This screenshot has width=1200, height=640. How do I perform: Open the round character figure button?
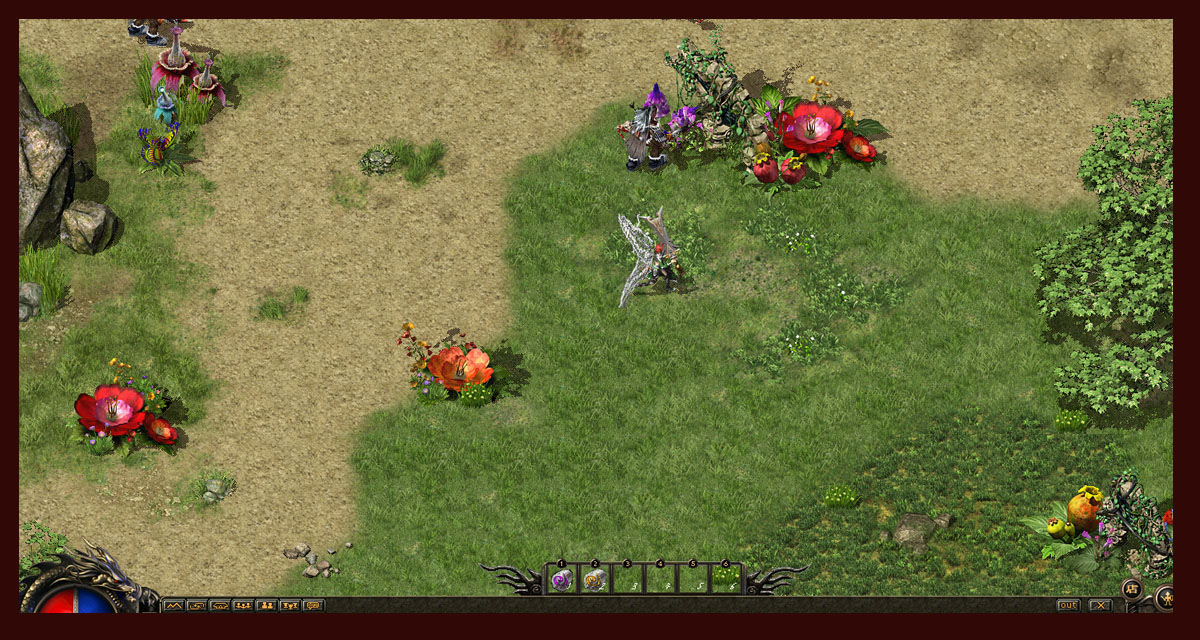click(1167, 598)
